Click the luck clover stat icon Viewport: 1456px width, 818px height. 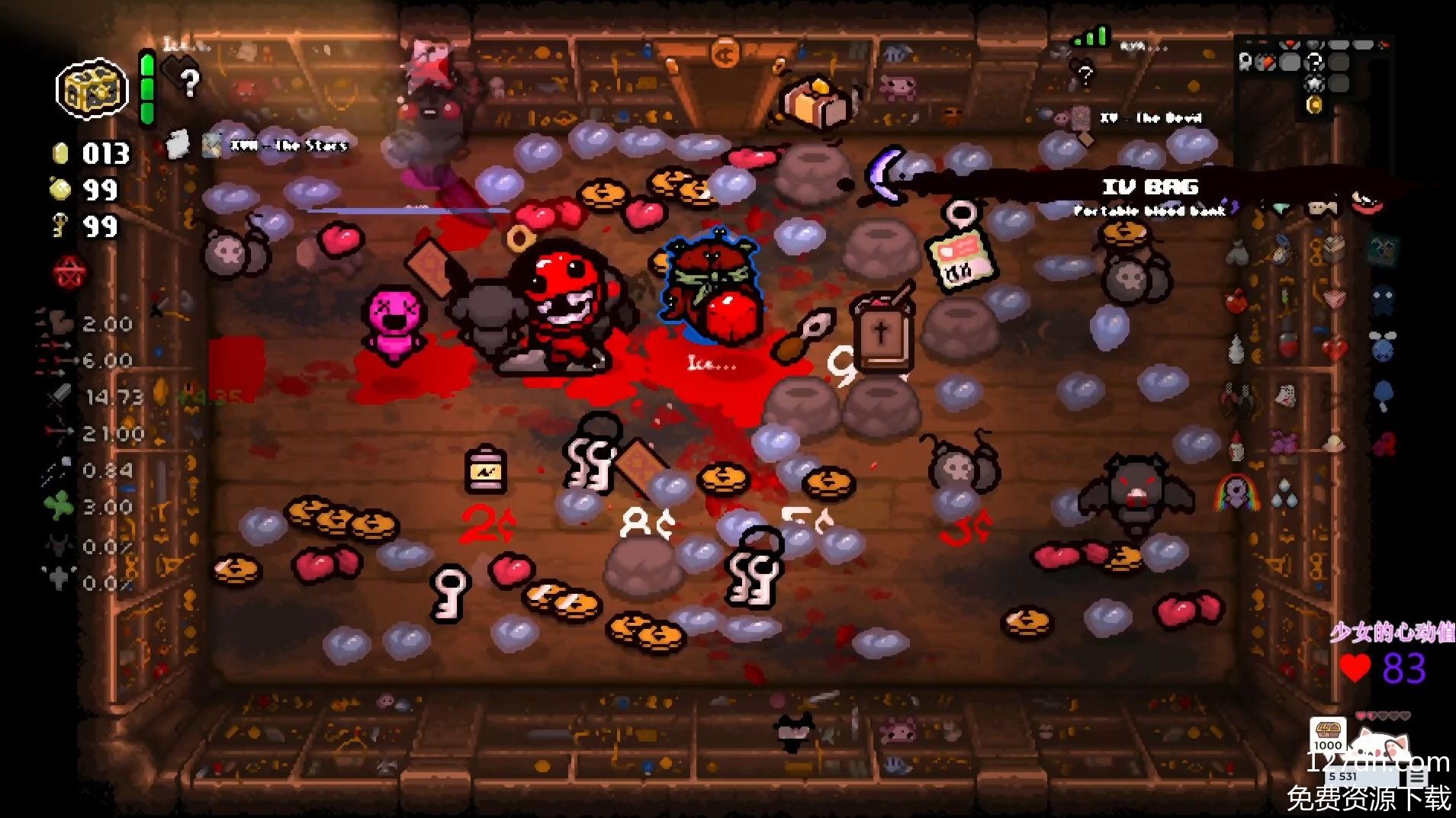point(59,506)
